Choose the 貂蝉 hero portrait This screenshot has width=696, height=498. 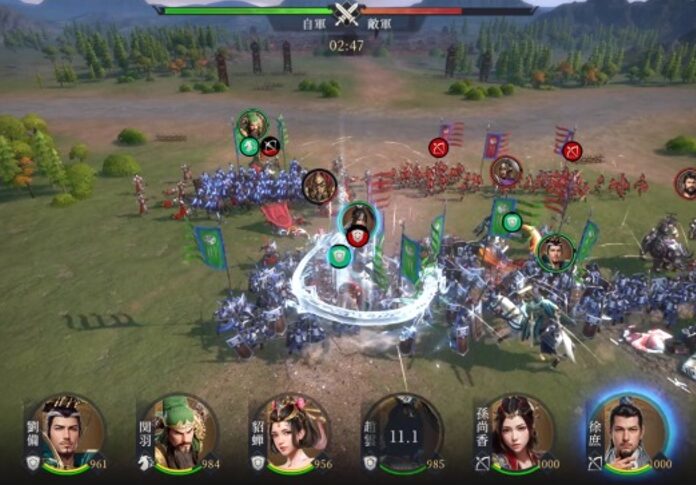tap(291, 435)
